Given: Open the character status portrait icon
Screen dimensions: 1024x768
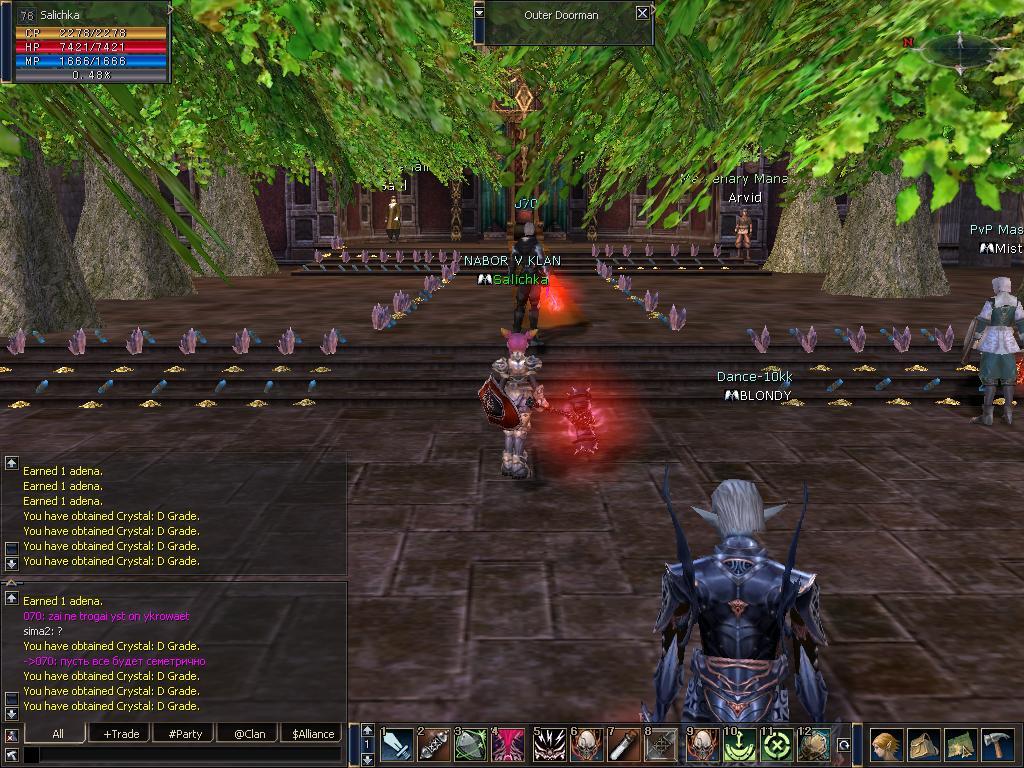Looking at the screenshot, I should coord(885,746).
